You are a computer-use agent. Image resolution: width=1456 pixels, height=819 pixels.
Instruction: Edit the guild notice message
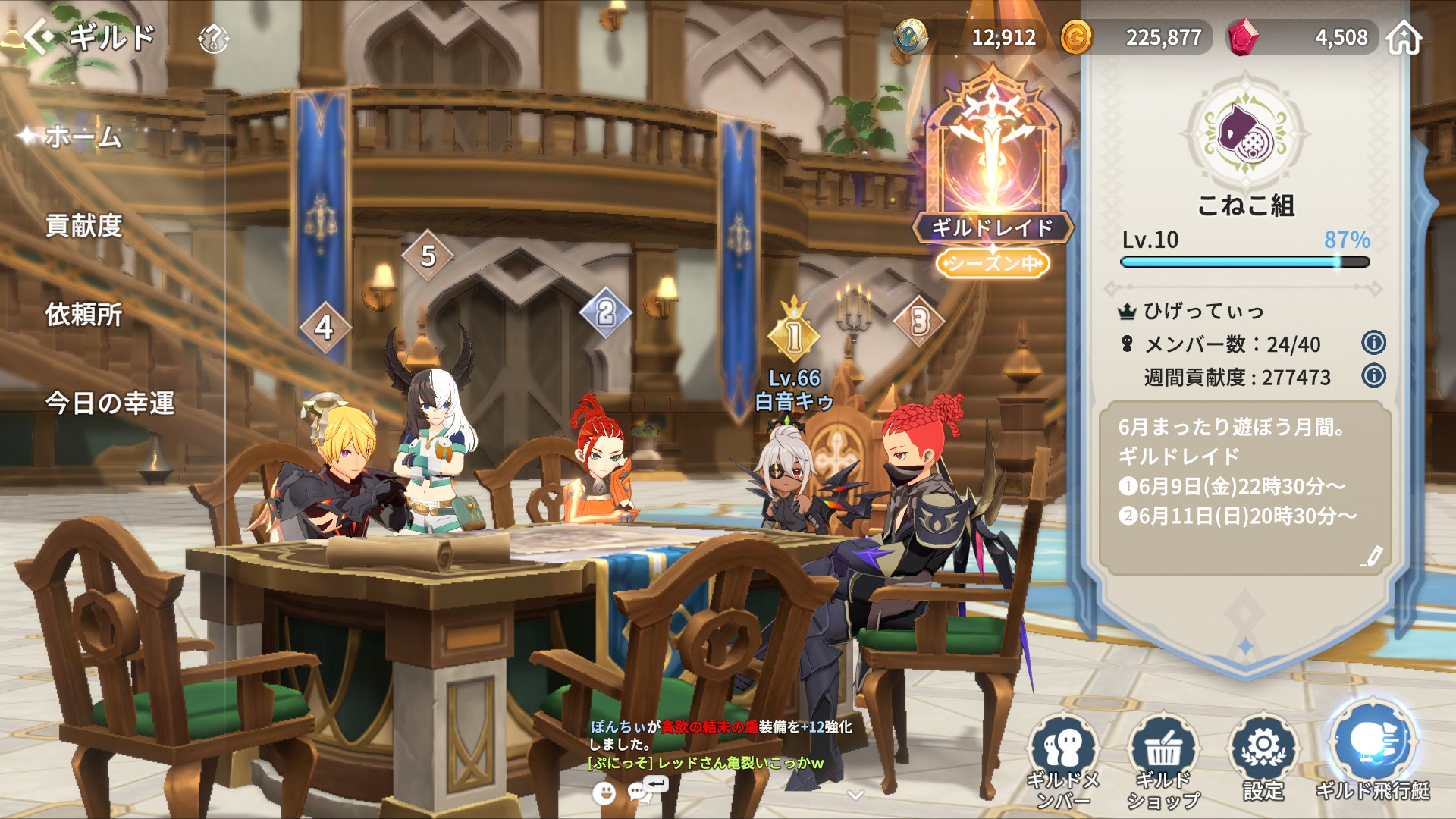pos(1371,557)
